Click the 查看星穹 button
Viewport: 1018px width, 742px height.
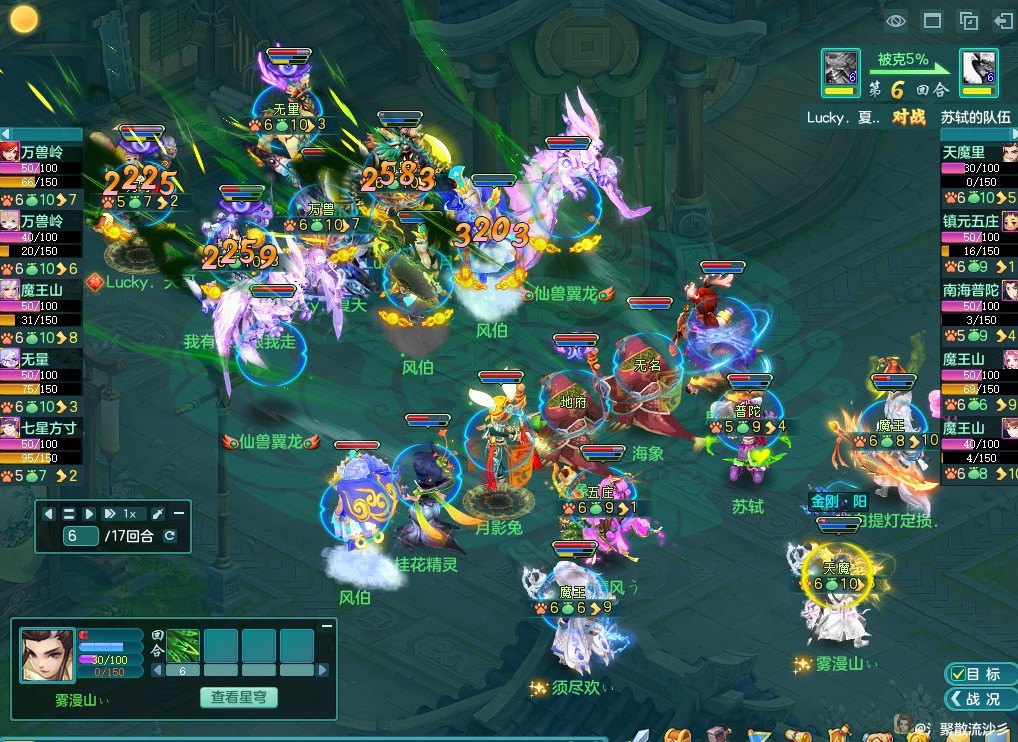(239, 697)
